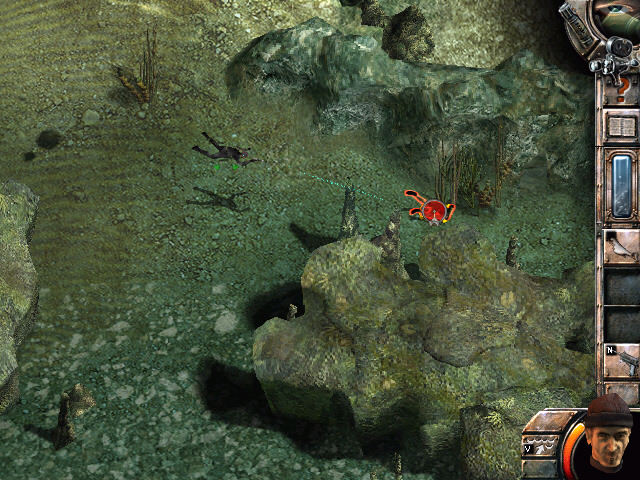The image size is (640, 480).
Task: Open the question mark help button
Action: [x=623, y=89]
